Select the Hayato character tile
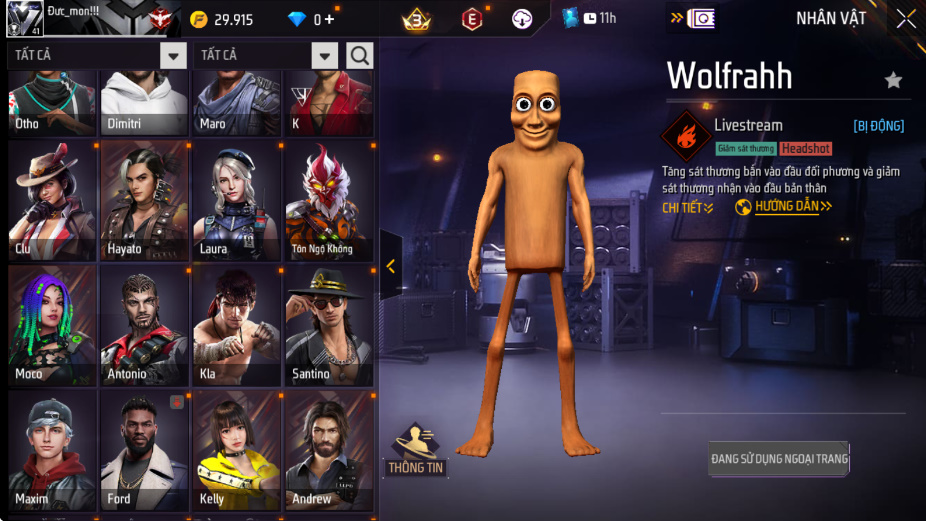This screenshot has height=521, width=926. pos(144,200)
